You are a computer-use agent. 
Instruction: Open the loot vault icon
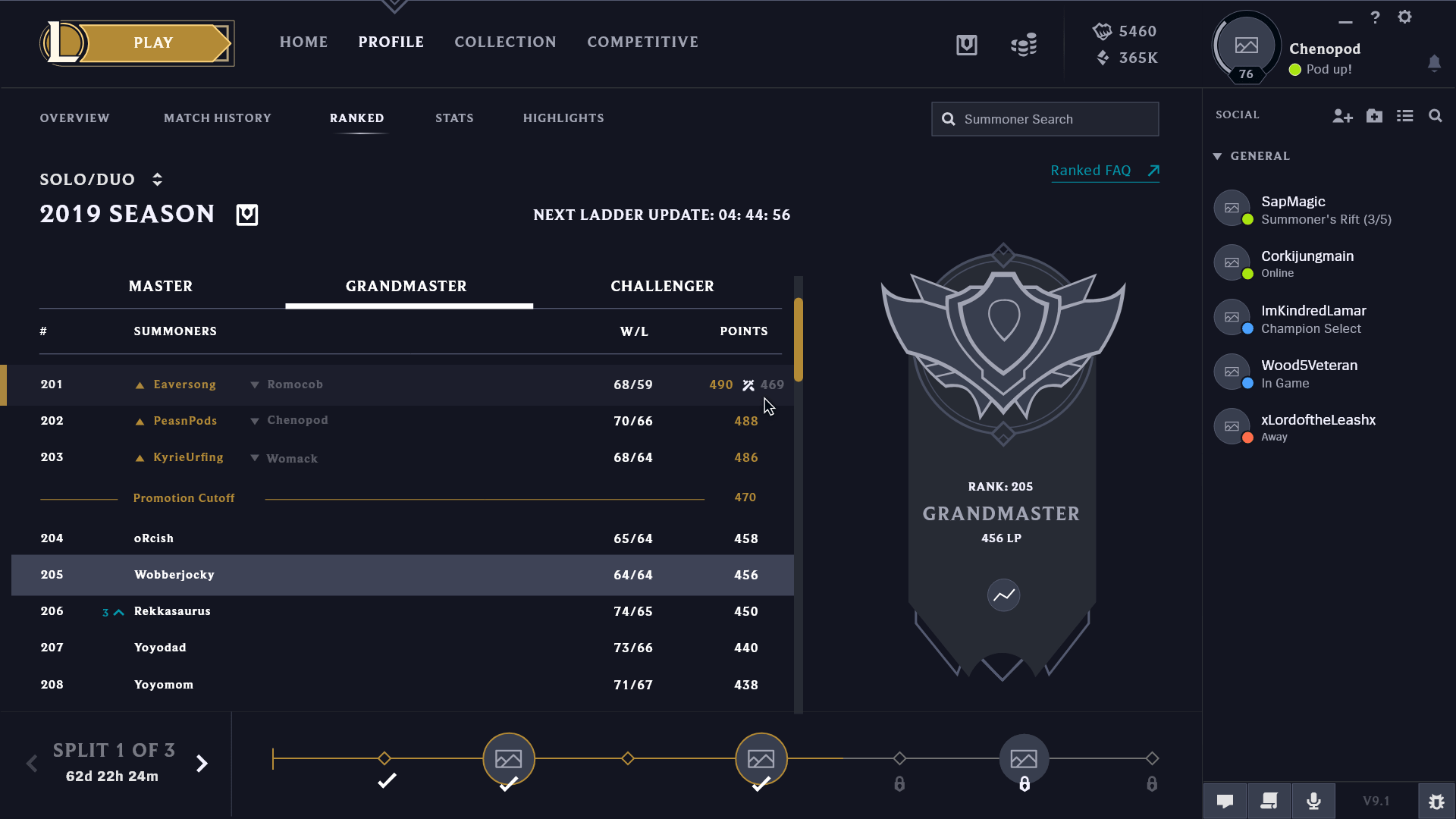pyautogui.click(x=966, y=44)
